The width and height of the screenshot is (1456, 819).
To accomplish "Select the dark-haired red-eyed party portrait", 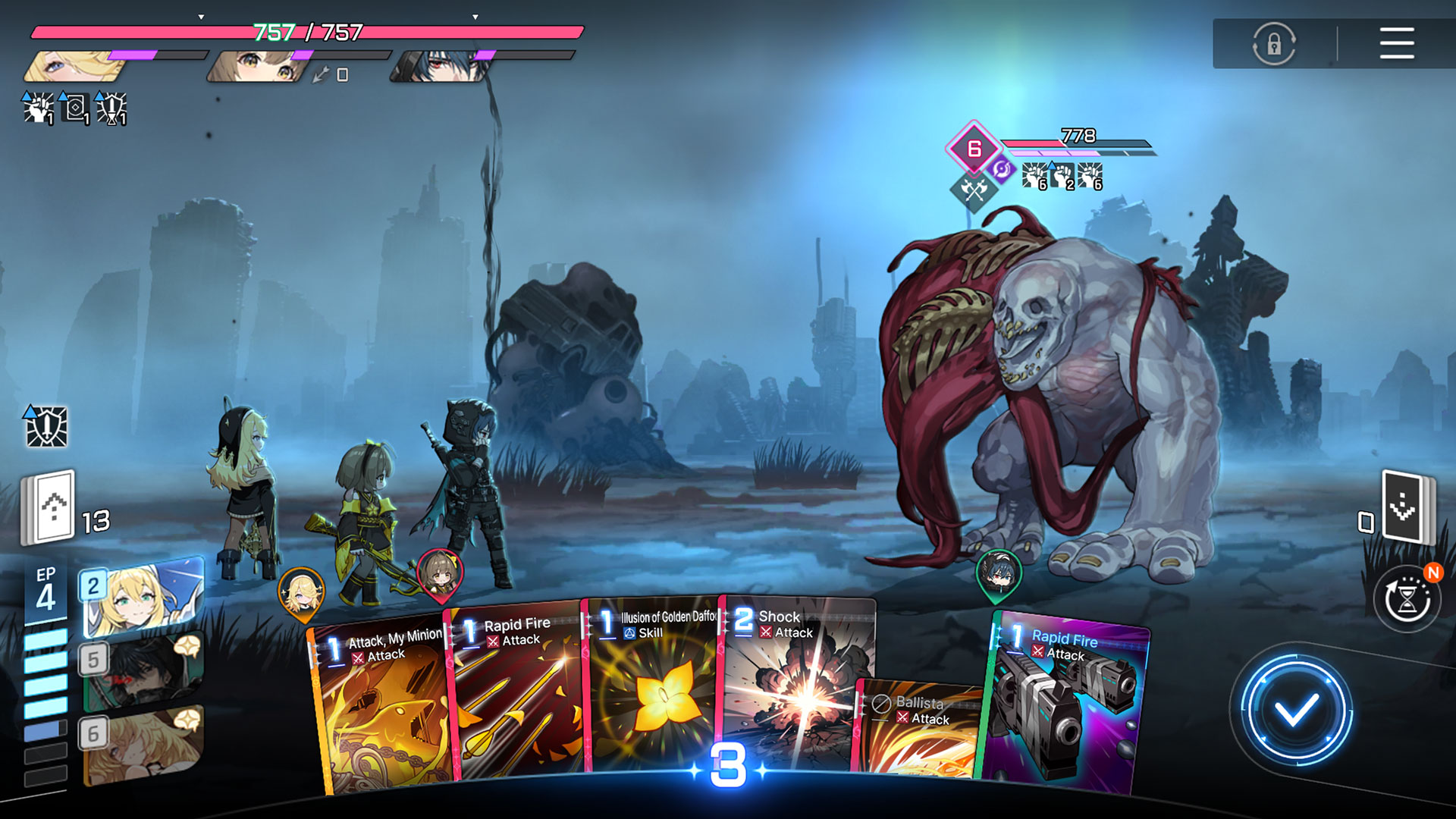I will click(x=441, y=66).
